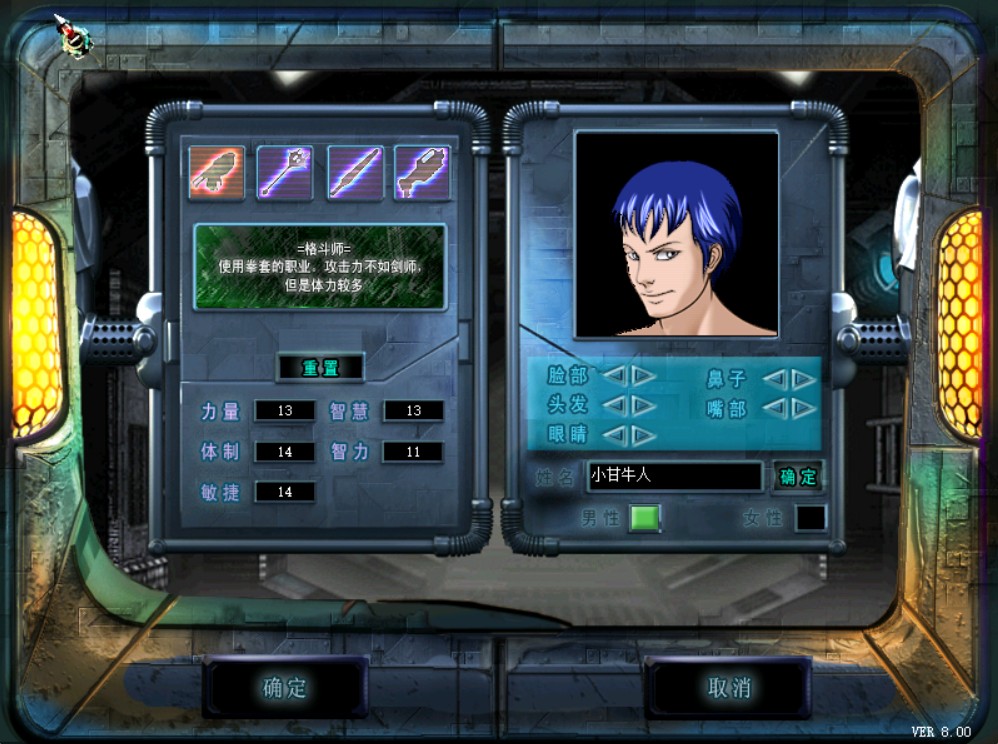Select the fist glove fighter class icon

click(x=217, y=173)
